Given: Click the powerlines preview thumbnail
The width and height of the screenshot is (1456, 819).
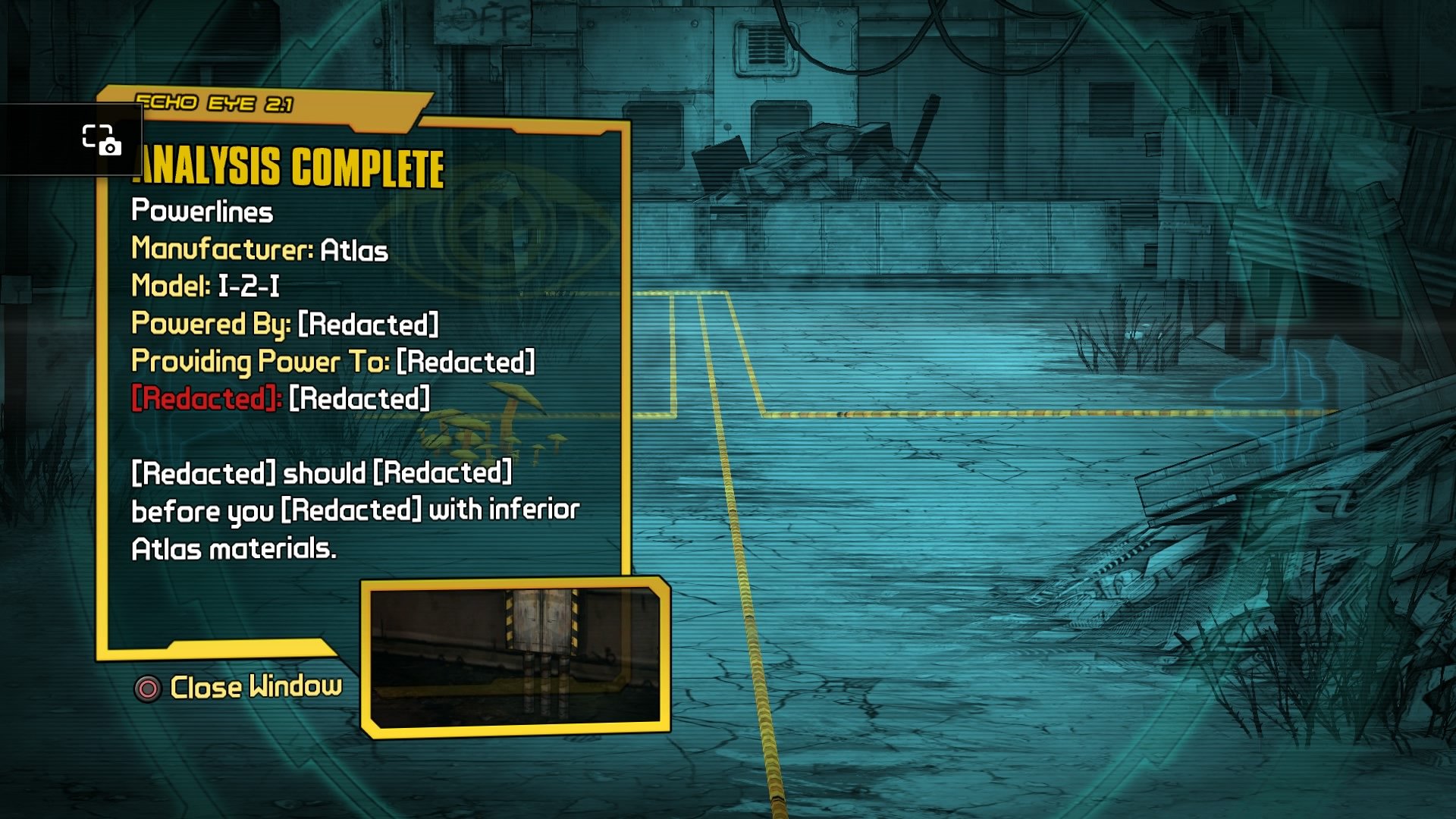Looking at the screenshot, I should 516,656.
